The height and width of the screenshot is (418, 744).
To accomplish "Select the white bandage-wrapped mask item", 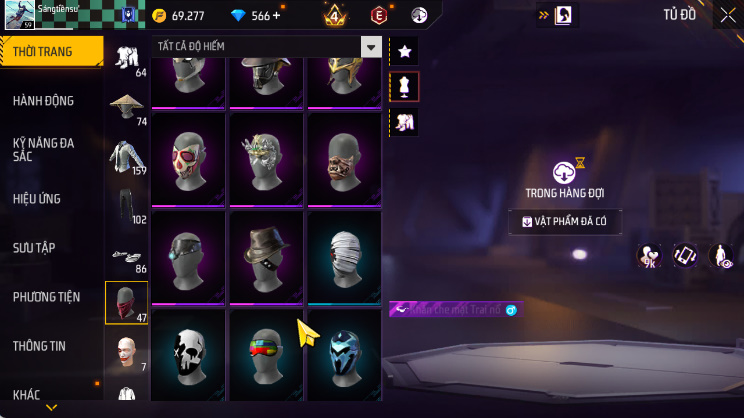I will pos(344,256).
